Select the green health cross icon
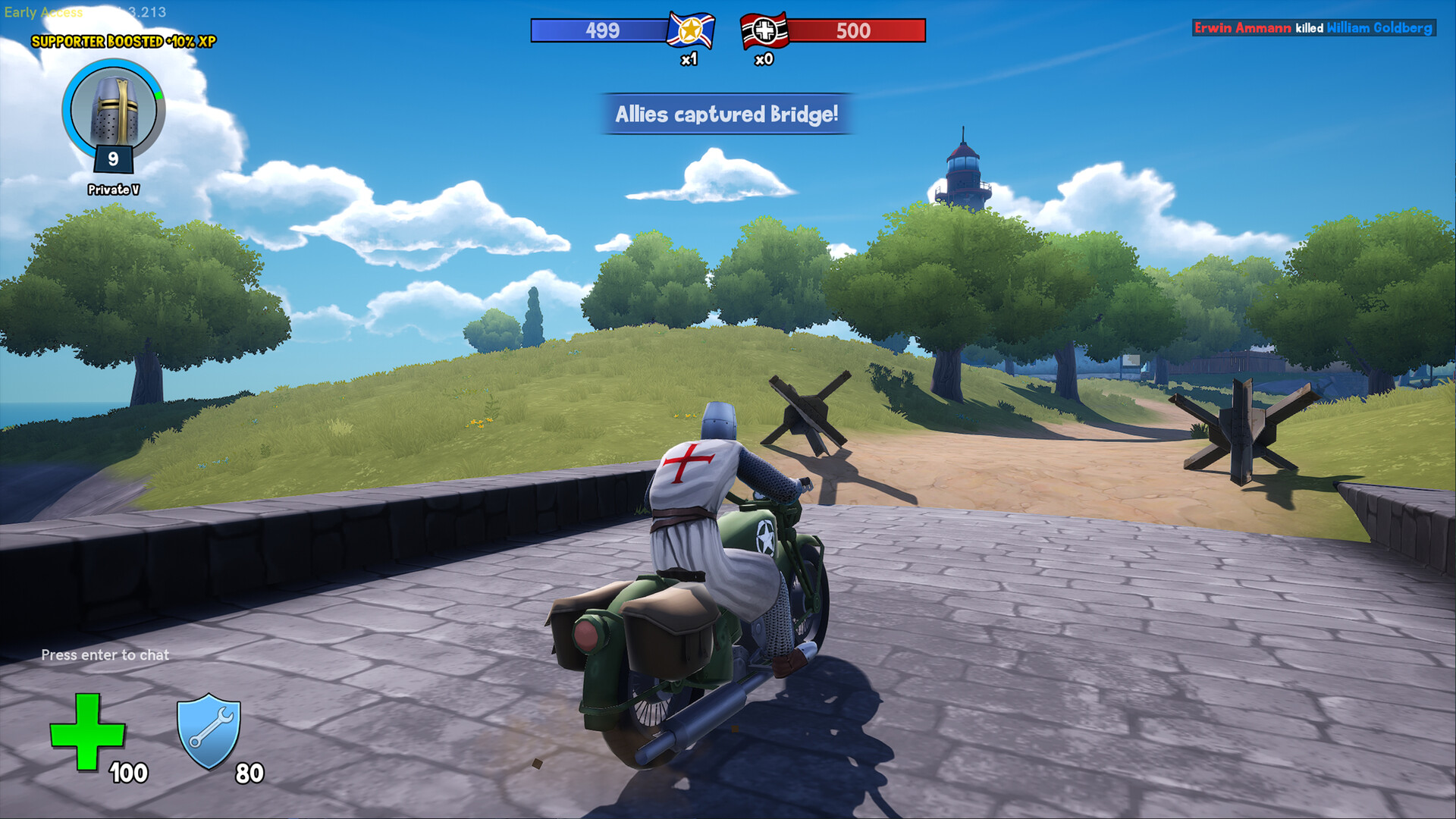Image resolution: width=1456 pixels, height=819 pixels. click(87, 732)
